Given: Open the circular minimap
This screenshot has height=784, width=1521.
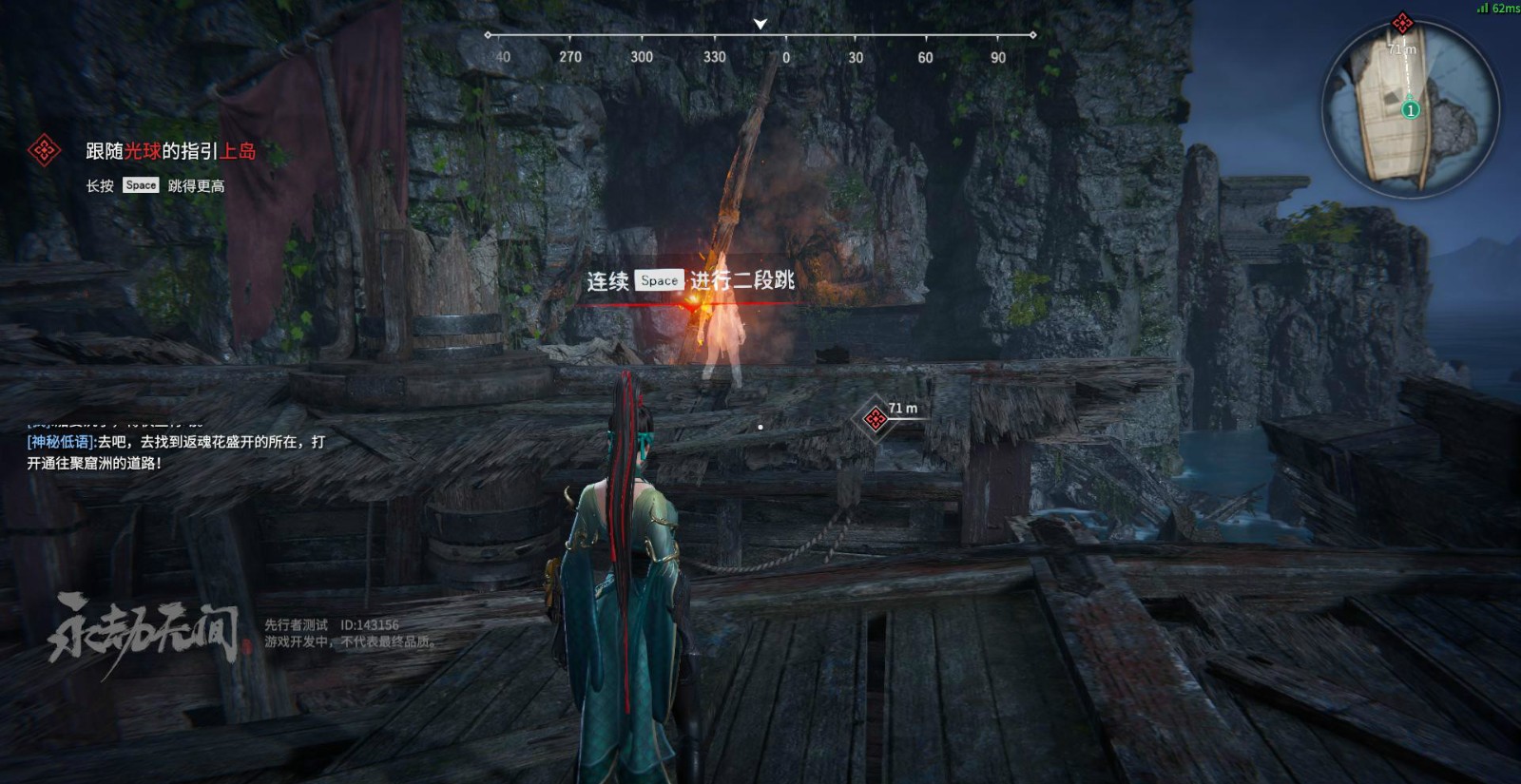Looking at the screenshot, I should (x=1410, y=107).
